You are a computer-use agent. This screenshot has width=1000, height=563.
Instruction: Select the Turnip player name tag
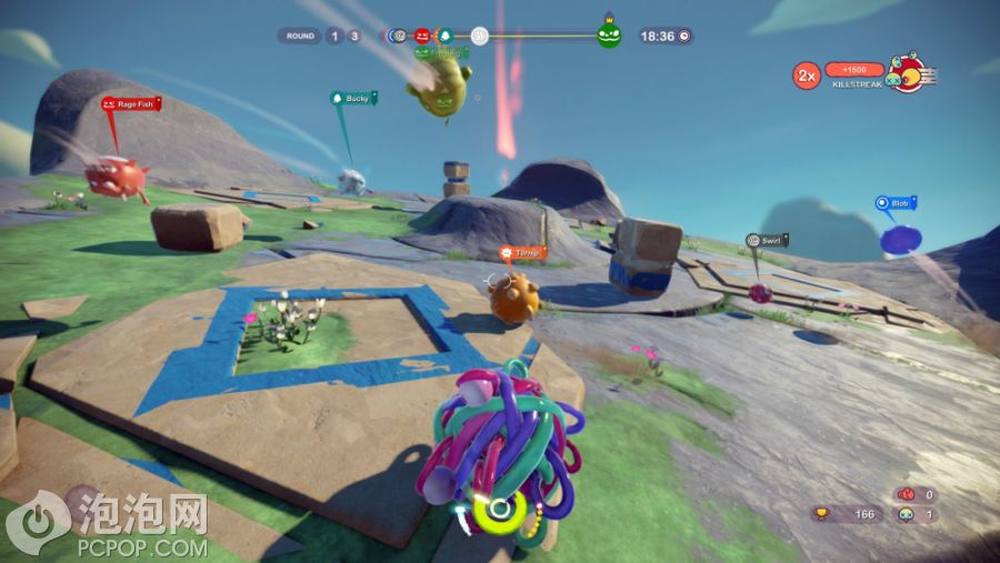[523, 253]
